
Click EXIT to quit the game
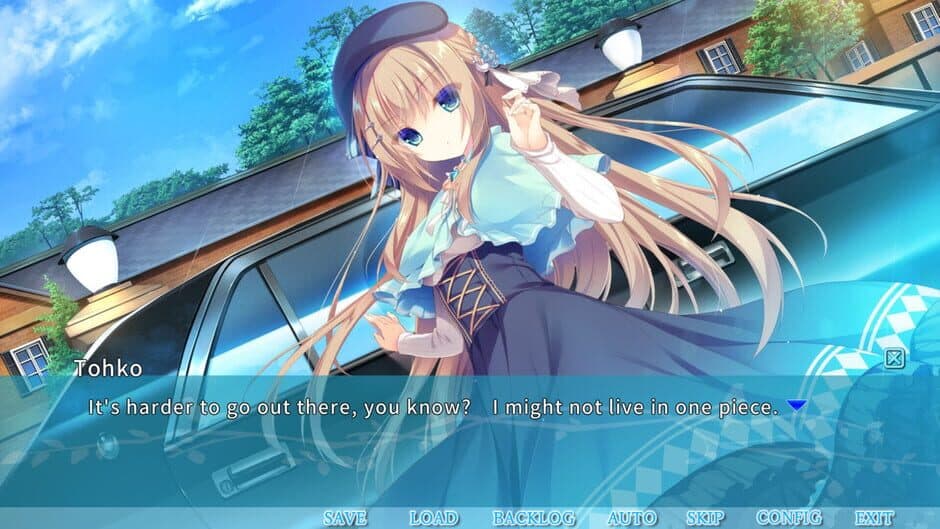coord(875,518)
